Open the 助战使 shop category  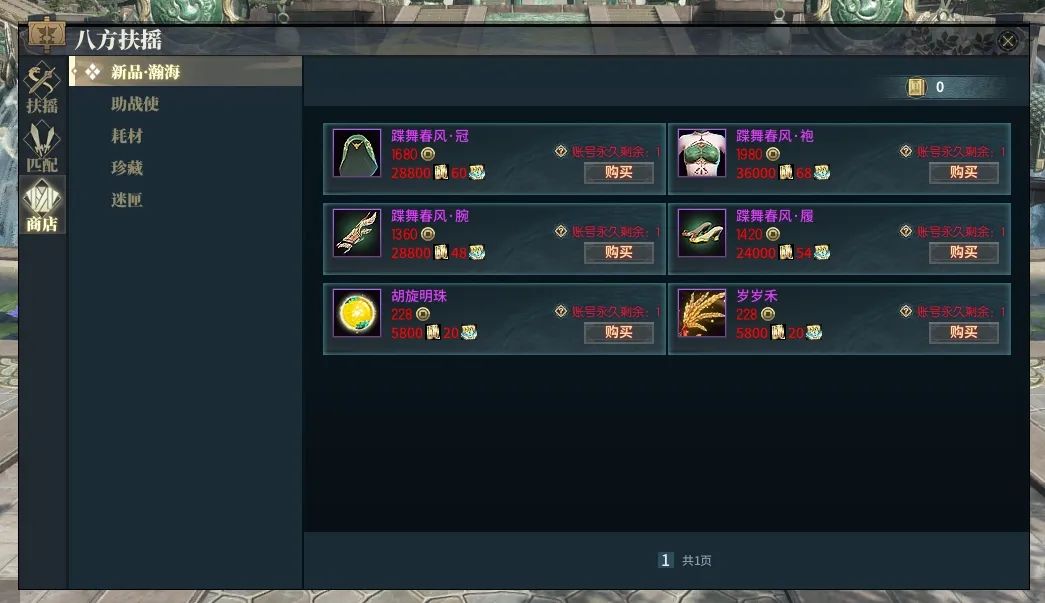pyautogui.click(x=135, y=104)
